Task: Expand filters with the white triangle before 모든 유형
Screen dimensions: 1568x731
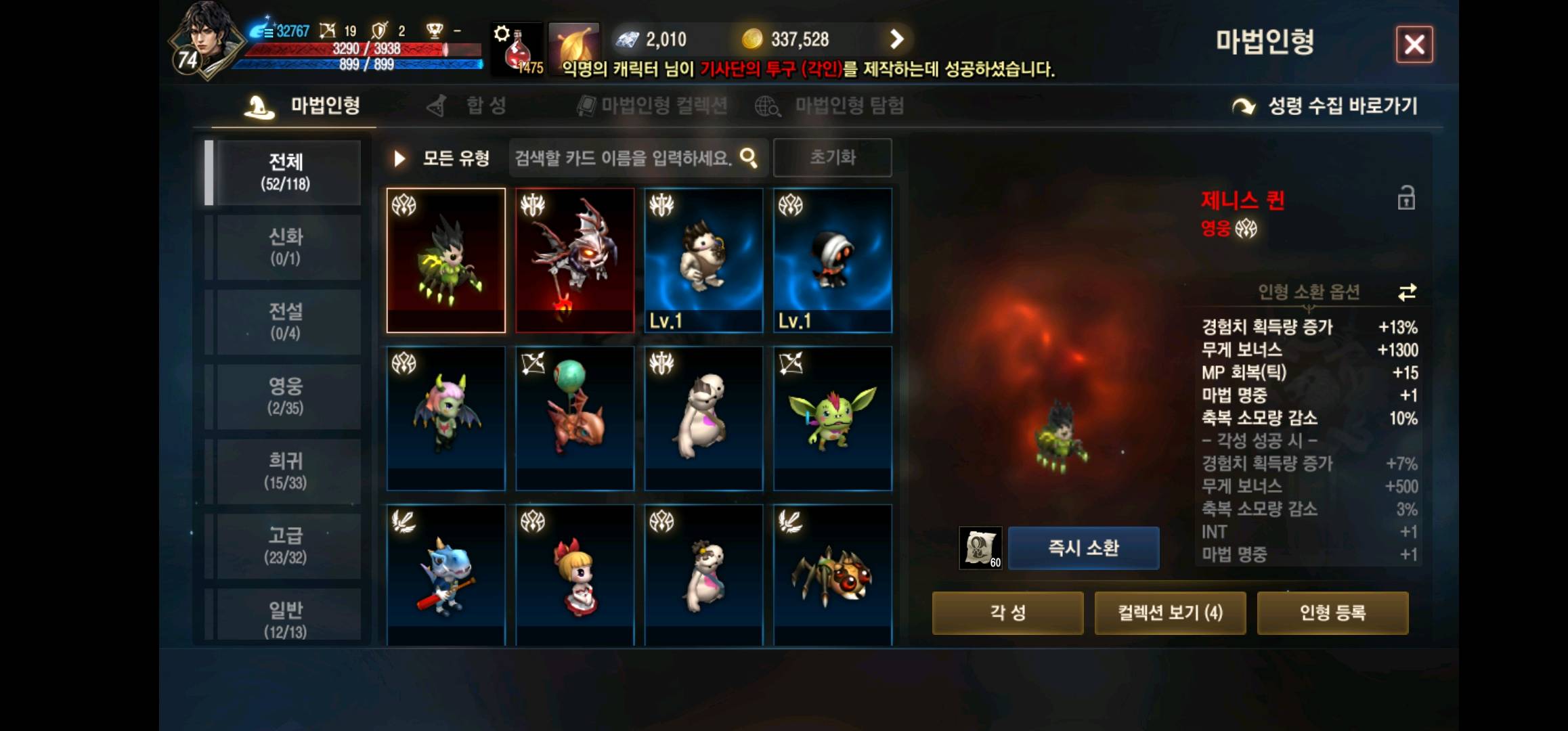Action: (399, 157)
